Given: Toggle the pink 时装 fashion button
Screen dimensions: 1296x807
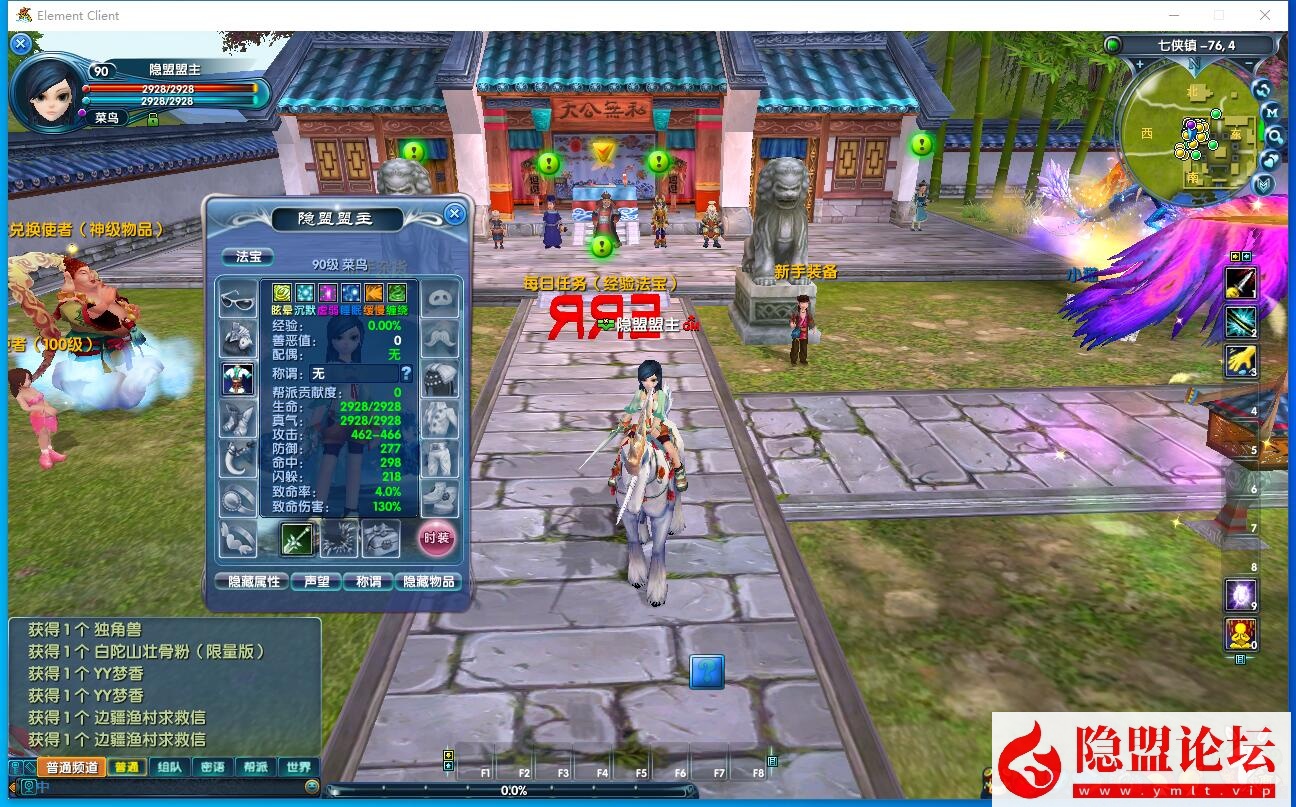Looking at the screenshot, I should (436, 538).
